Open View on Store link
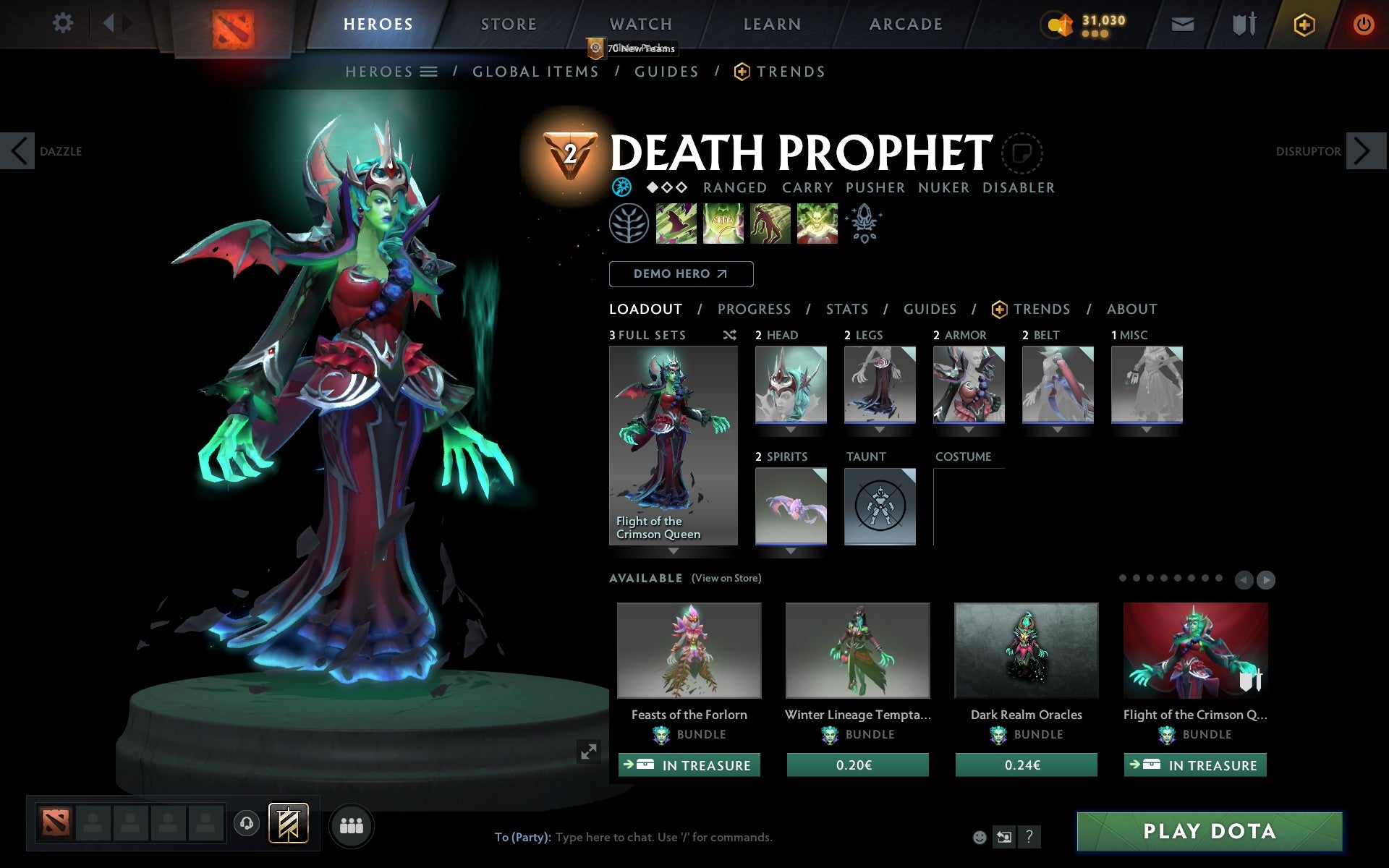Viewport: 1389px width, 868px height. [726, 578]
